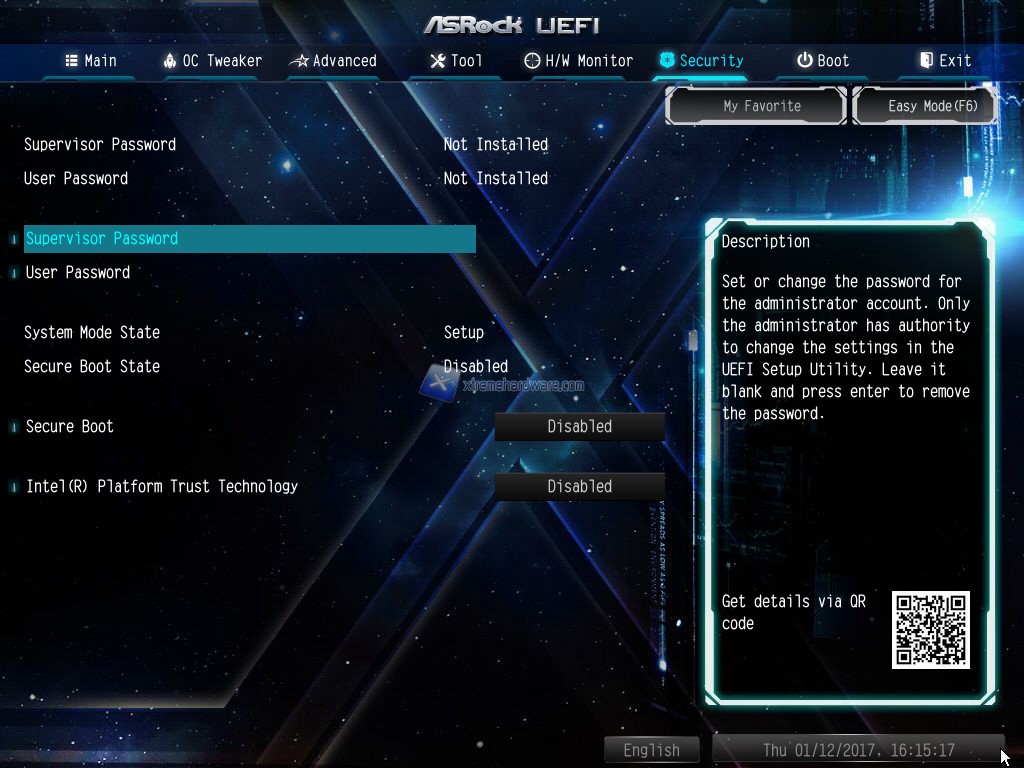The height and width of the screenshot is (768, 1024).
Task: Click the Security tab
Action: tap(701, 61)
